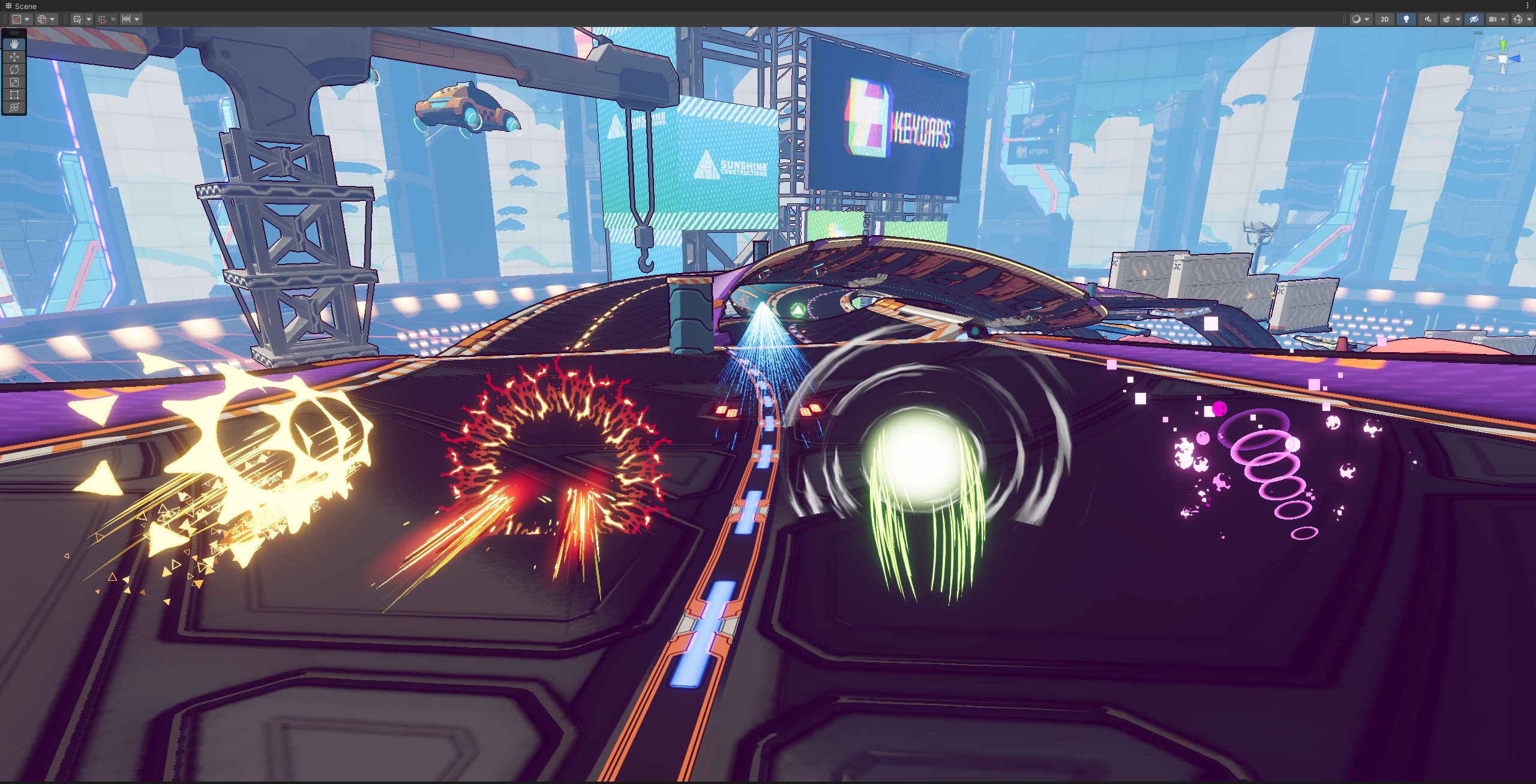This screenshot has width=1536, height=784.
Task: Open the Scene tab's three-dot options menu
Action: click(x=1528, y=6)
